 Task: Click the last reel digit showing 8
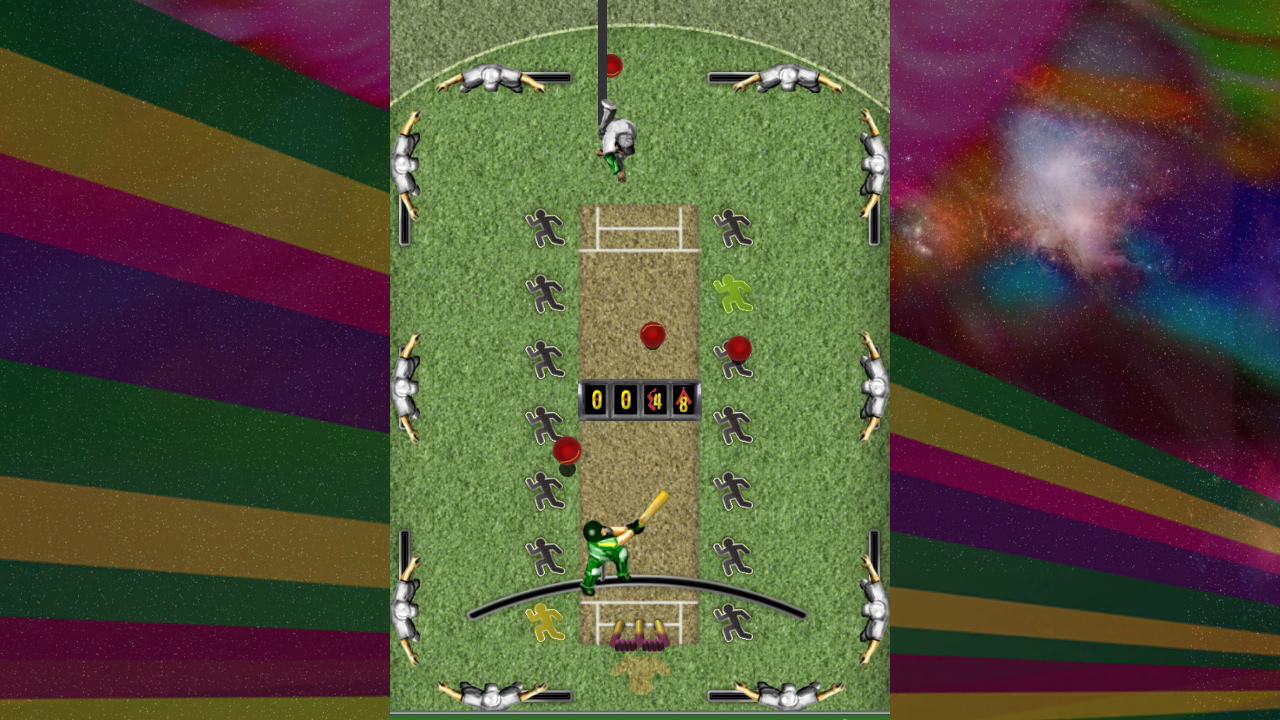coord(685,402)
